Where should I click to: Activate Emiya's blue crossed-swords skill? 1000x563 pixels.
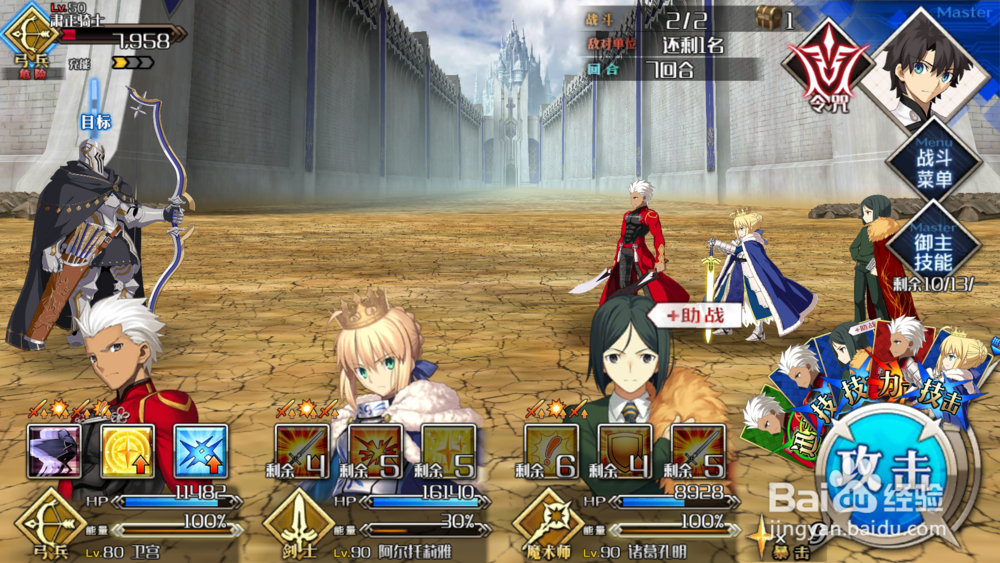pyautogui.click(x=201, y=452)
